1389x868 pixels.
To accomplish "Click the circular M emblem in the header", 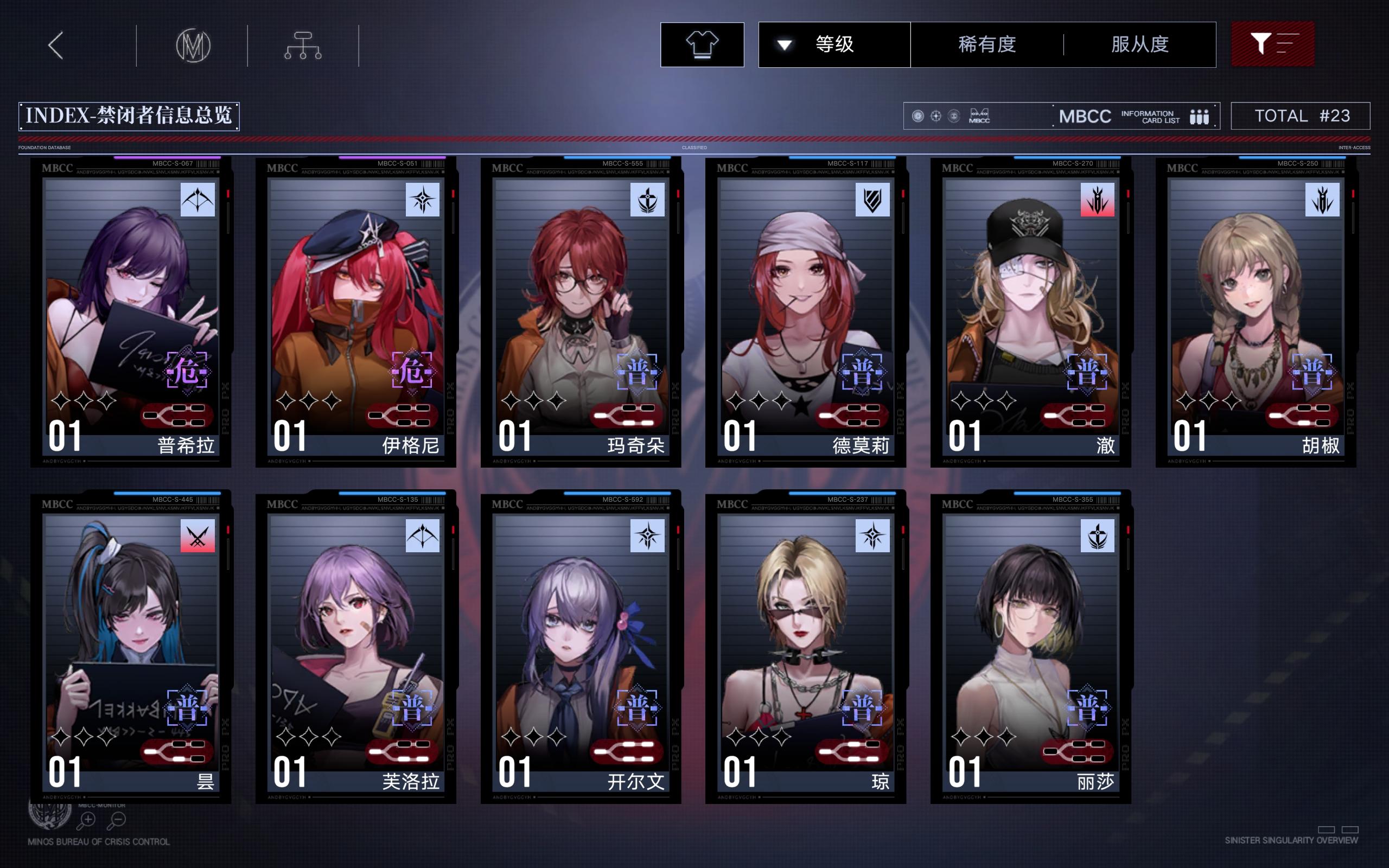I will (x=193, y=45).
